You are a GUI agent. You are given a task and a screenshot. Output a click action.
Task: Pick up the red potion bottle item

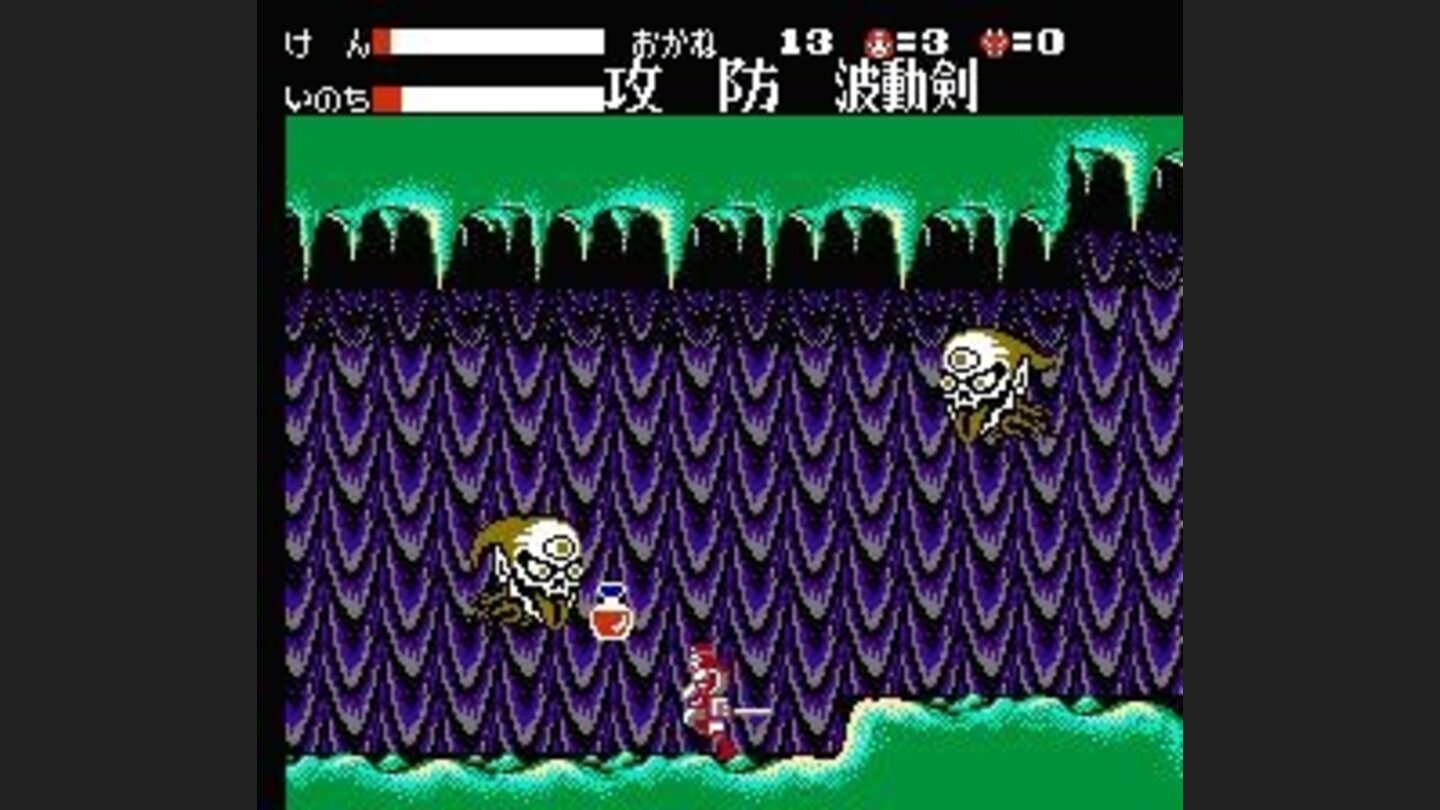pos(610,610)
